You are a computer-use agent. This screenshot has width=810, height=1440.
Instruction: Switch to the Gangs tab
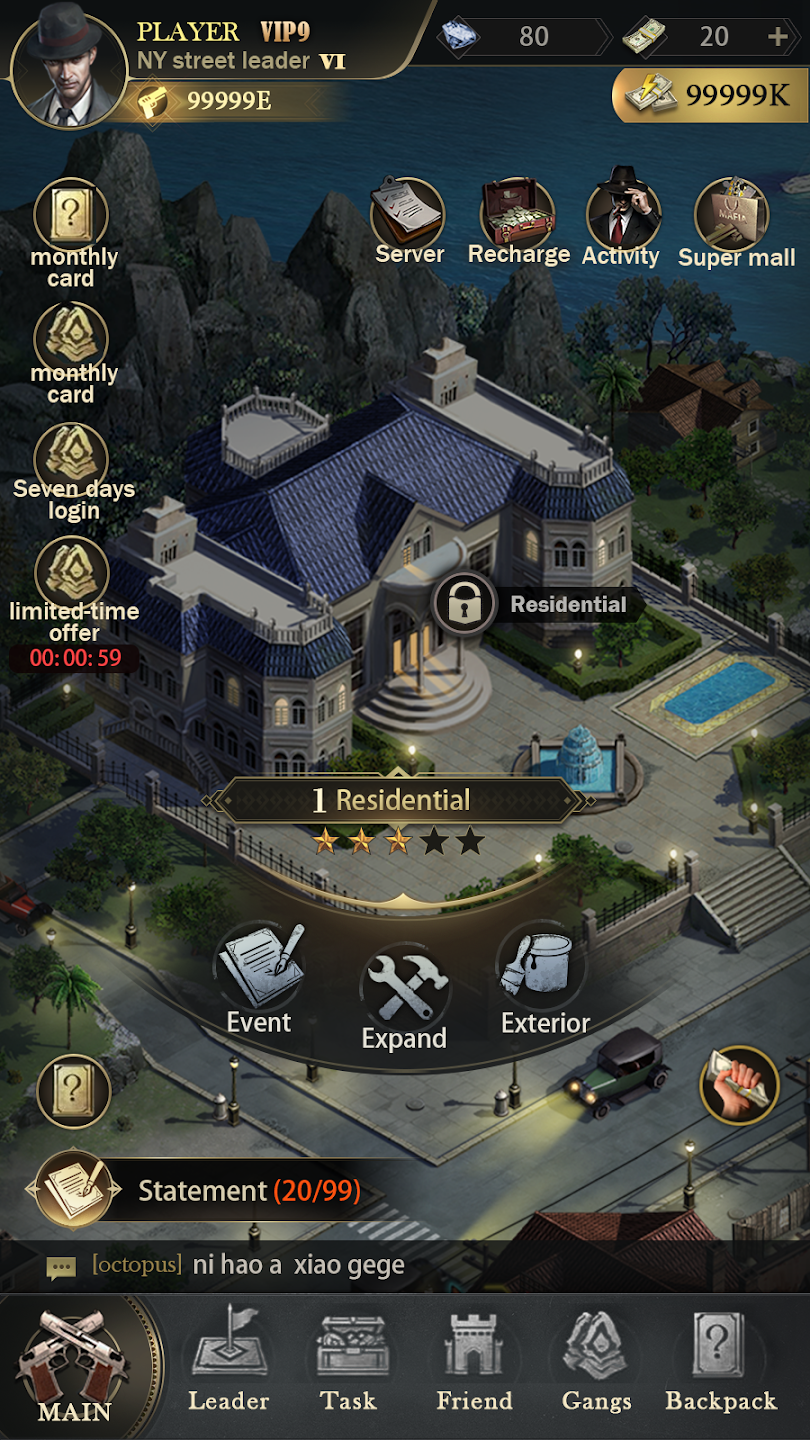[596, 1366]
